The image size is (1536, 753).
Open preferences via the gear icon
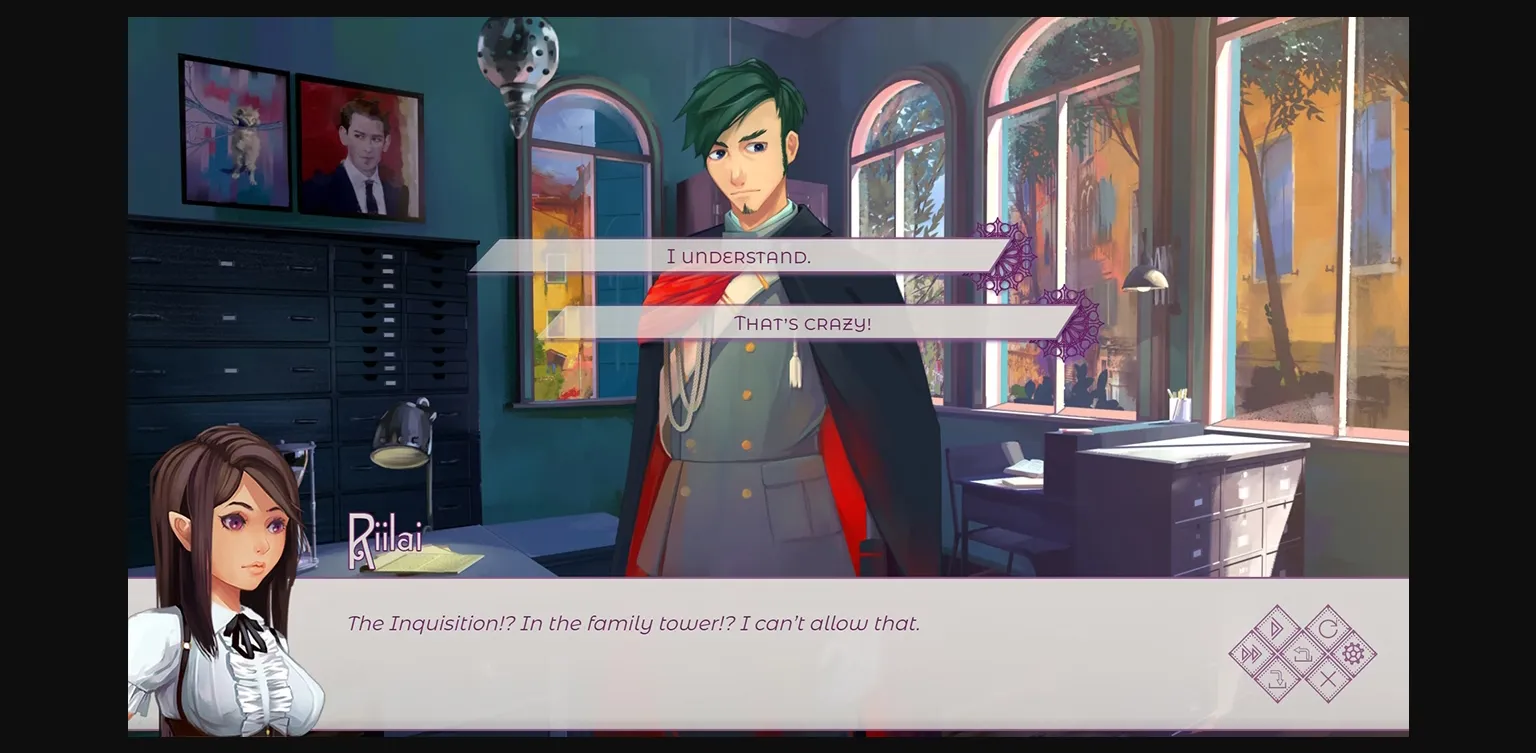(1355, 653)
